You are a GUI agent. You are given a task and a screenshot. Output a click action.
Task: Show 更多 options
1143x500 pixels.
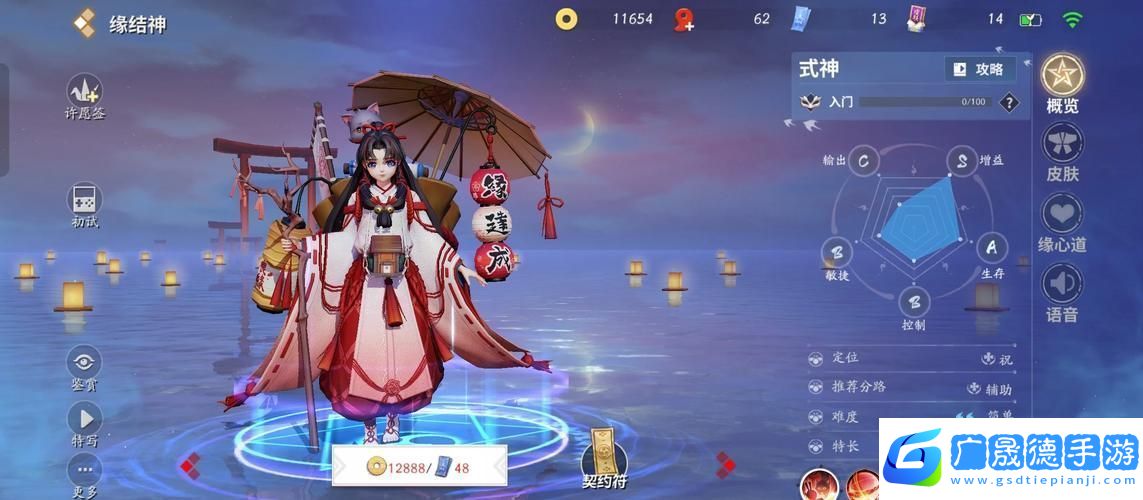(x=84, y=470)
